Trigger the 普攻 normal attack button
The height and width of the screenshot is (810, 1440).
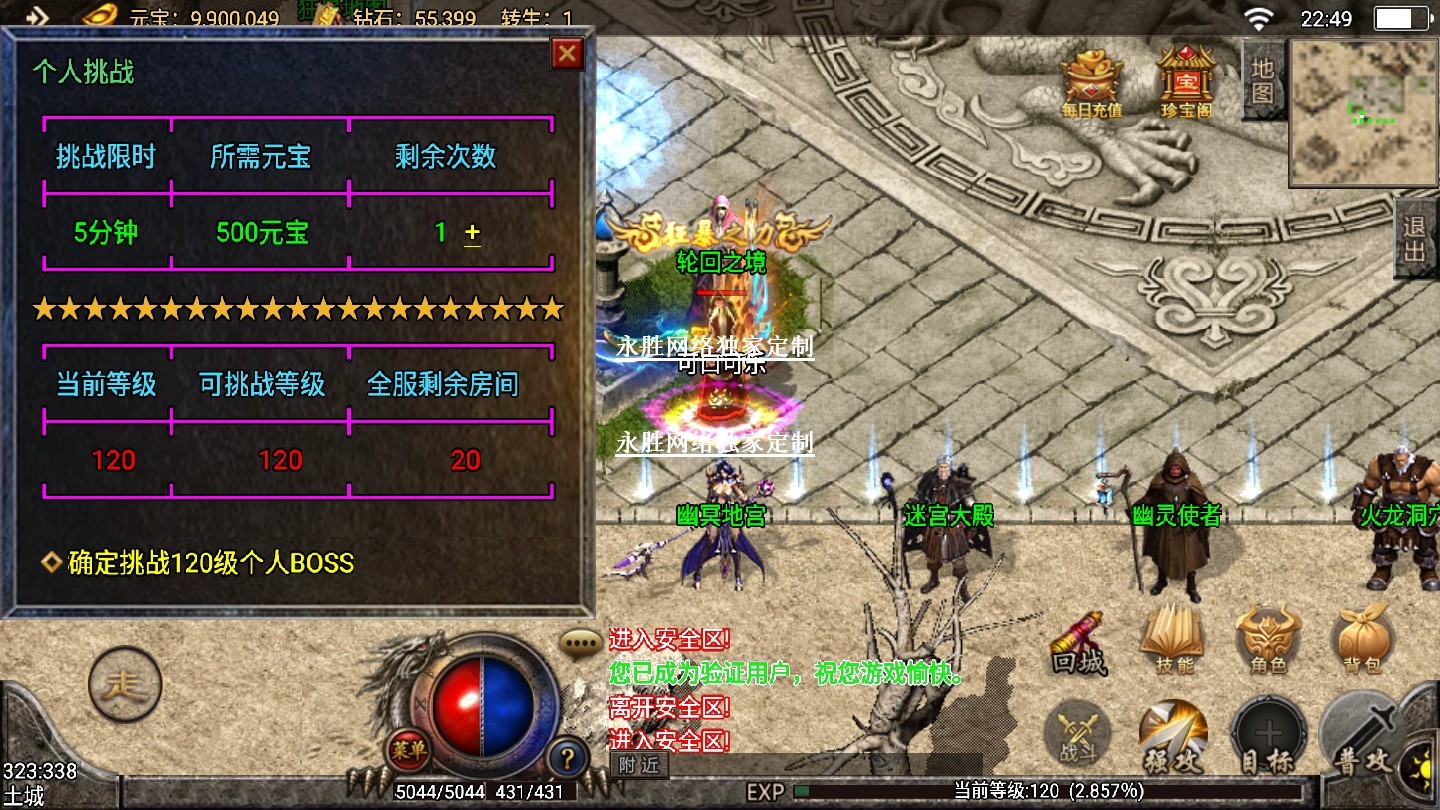tap(1362, 738)
